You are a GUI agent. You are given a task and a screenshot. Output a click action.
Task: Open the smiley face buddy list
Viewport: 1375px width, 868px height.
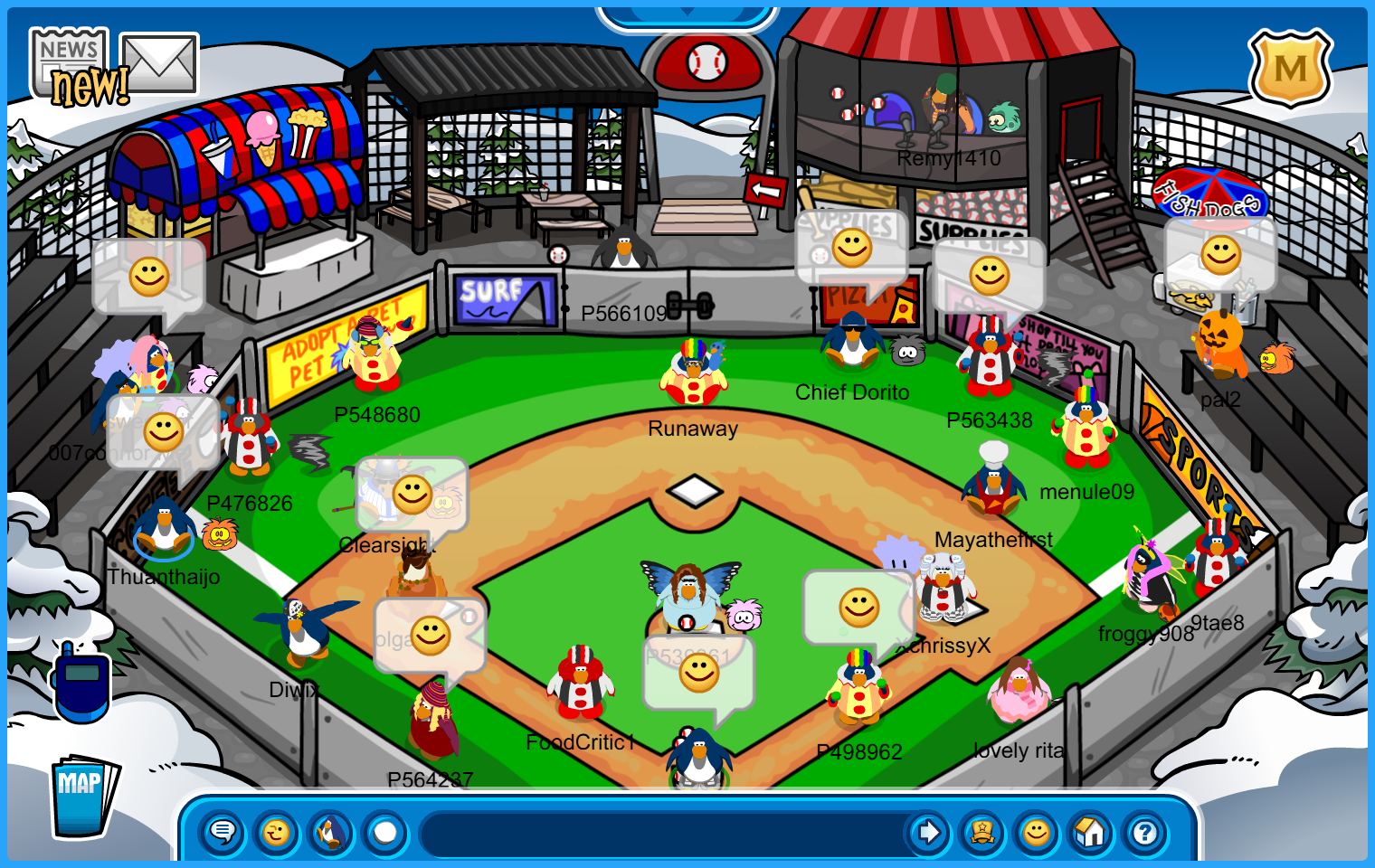pyautogui.click(x=1037, y=833)
